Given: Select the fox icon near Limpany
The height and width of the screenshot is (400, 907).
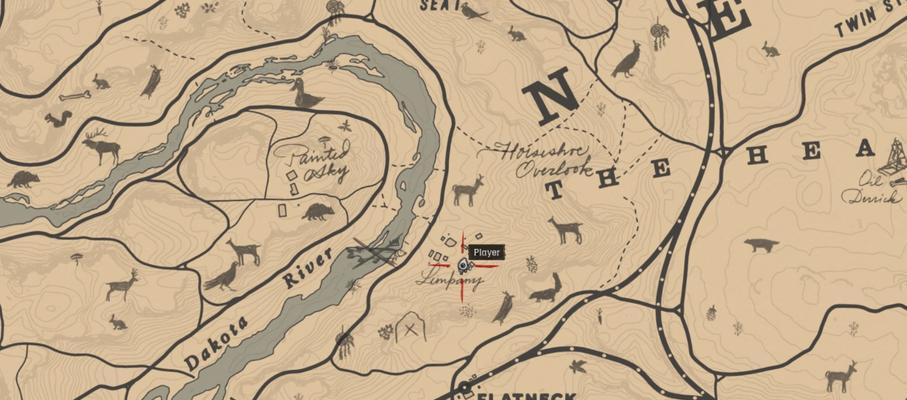Looking at the screenshot, I should [545, 290].
